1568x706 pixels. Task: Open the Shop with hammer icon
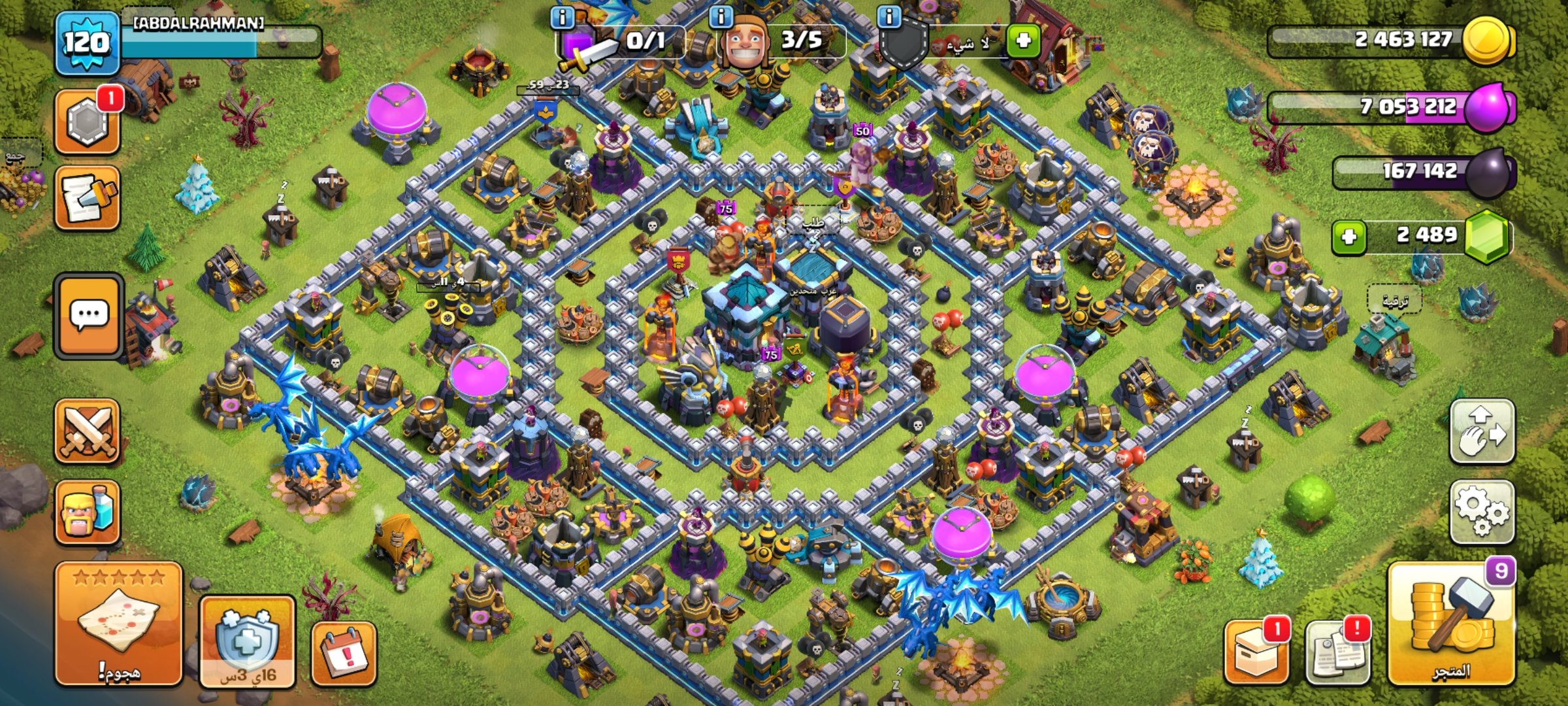[x=1451, y=624]
